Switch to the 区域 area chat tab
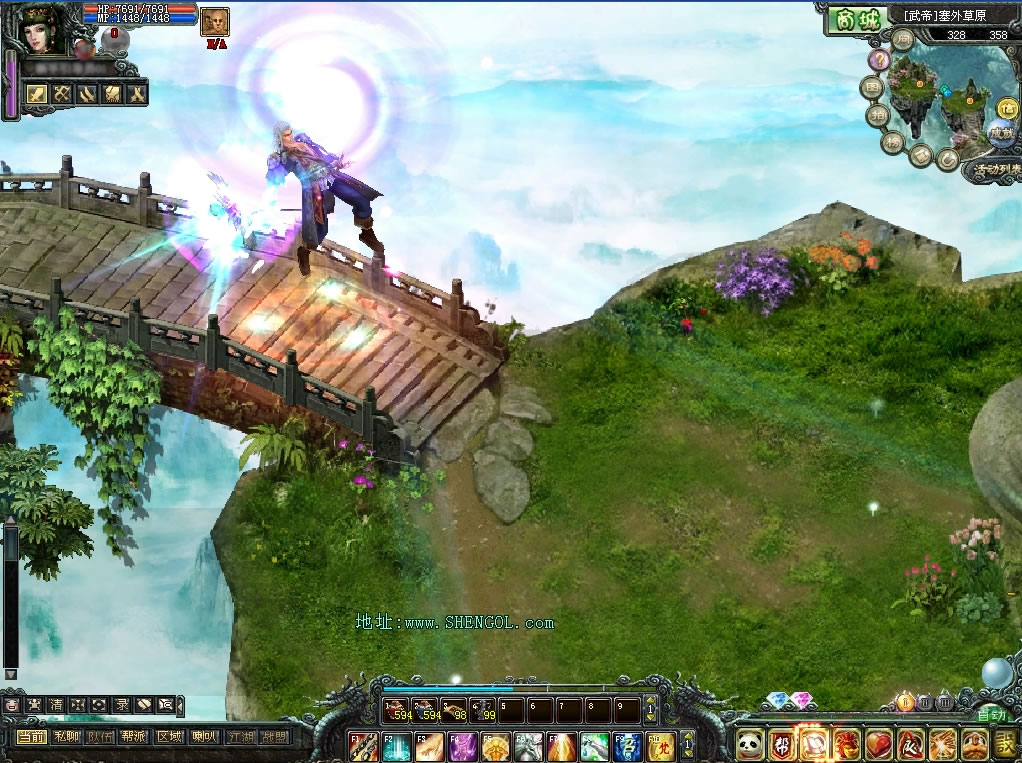The height and width of the screenshot is (763, 1022). coord(169,736)
